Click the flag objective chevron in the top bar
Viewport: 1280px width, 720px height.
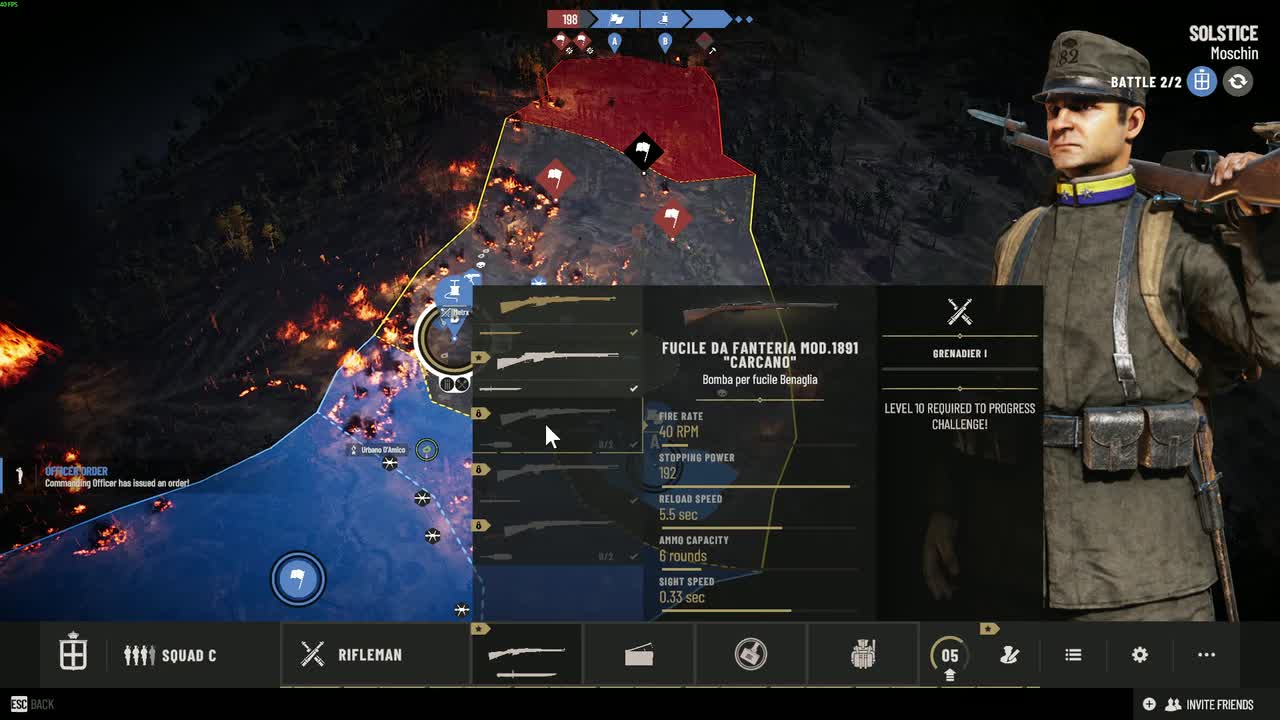[x=616, y=18]
